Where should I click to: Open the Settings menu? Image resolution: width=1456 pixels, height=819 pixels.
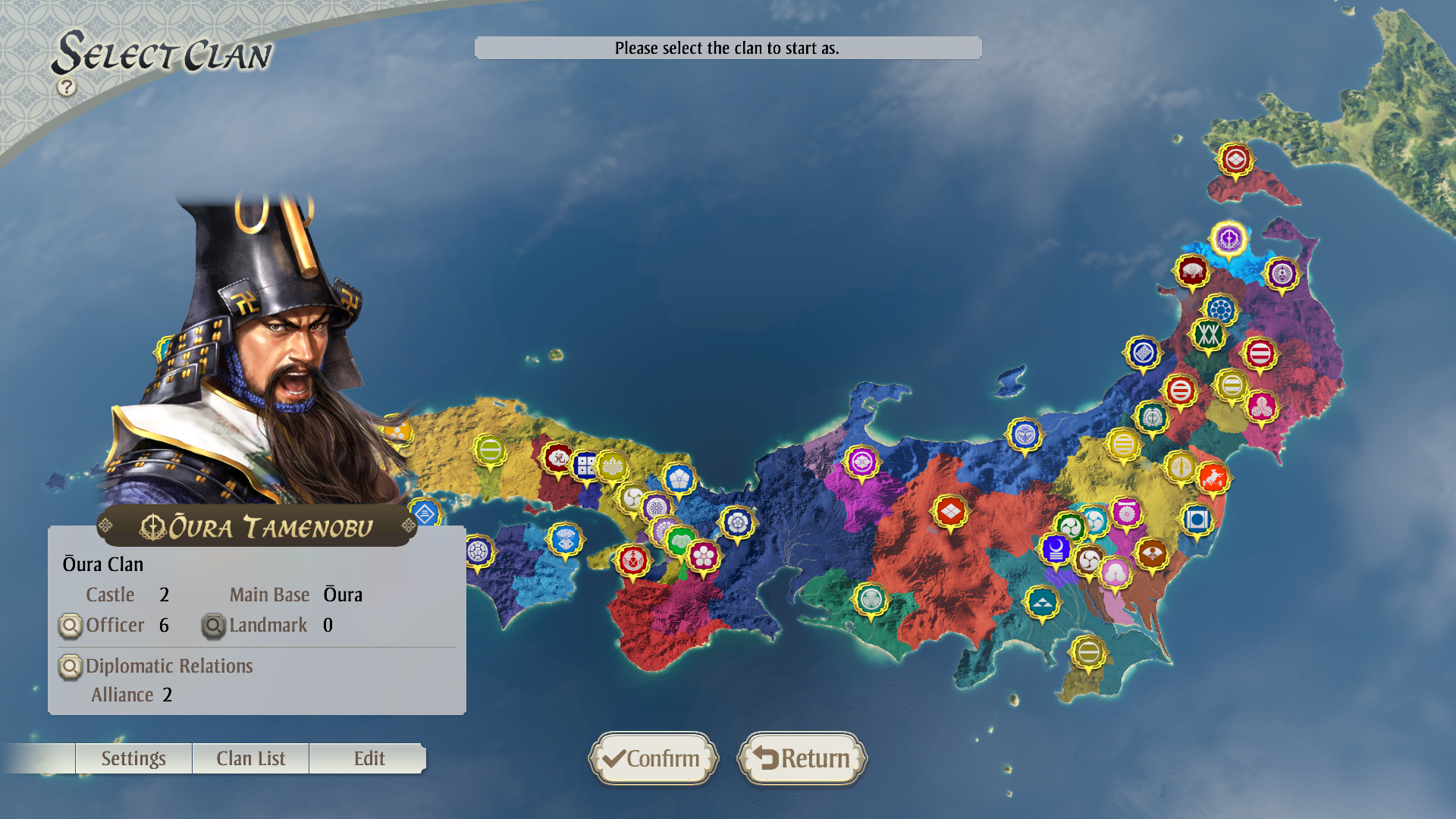click(x=133, y=758)
